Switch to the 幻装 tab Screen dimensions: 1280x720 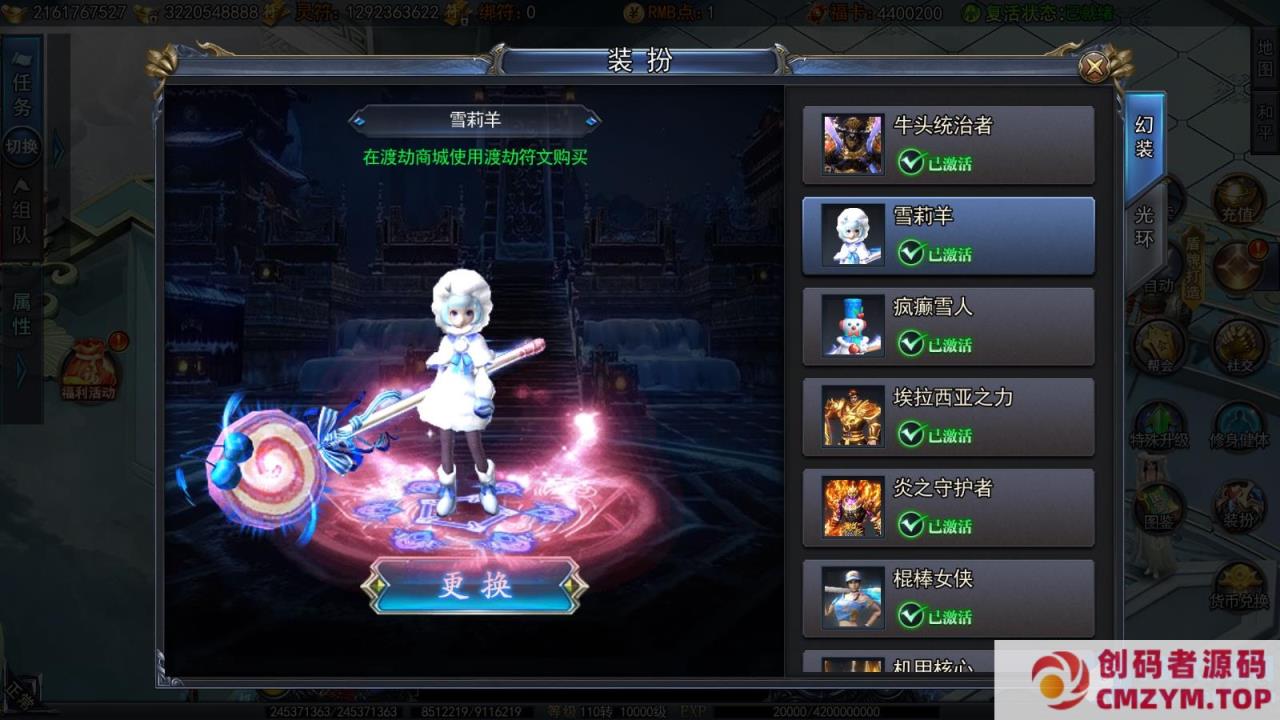click(1144, 138)
